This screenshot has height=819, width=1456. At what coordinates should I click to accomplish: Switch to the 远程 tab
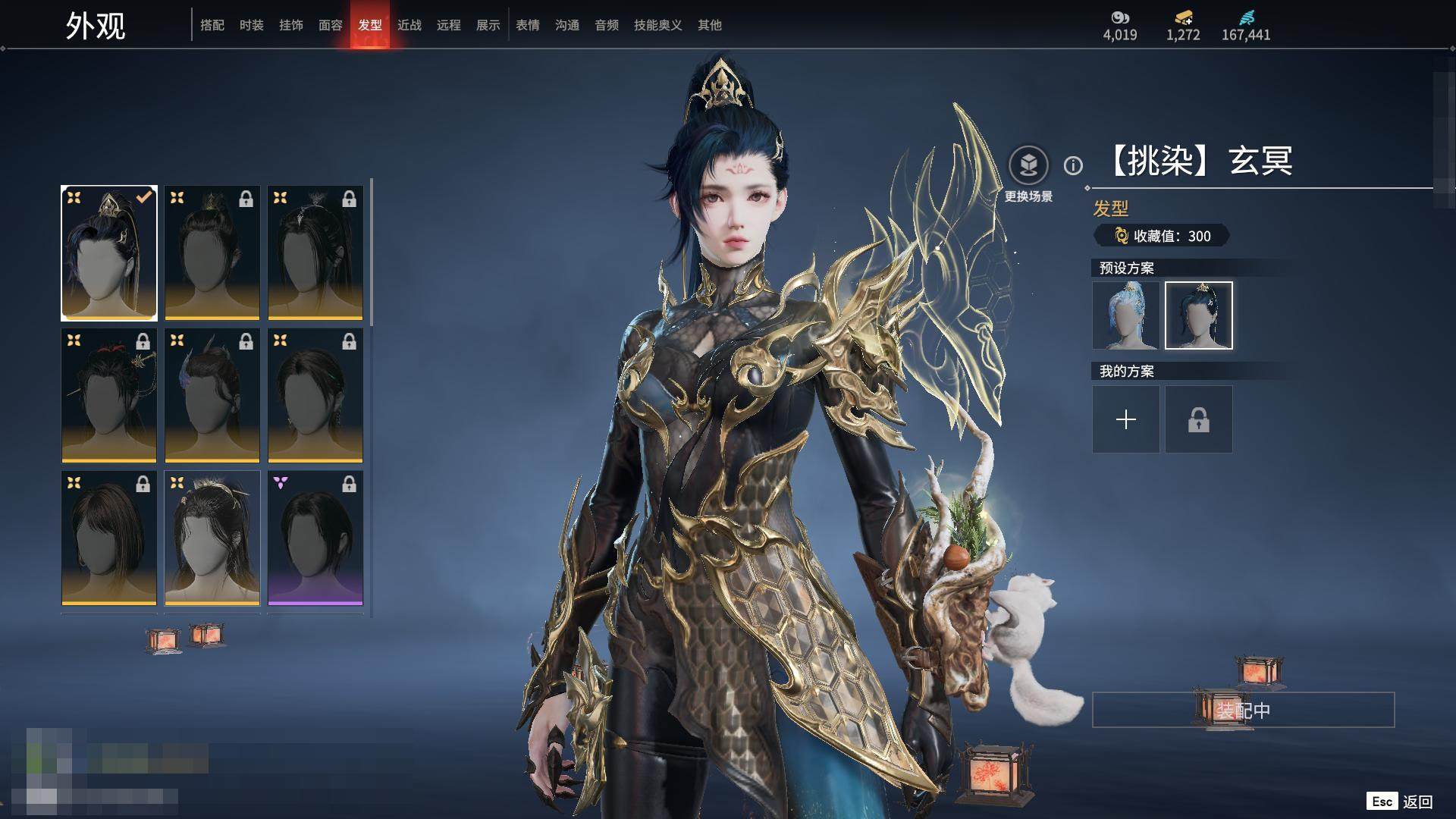point(449,25)
